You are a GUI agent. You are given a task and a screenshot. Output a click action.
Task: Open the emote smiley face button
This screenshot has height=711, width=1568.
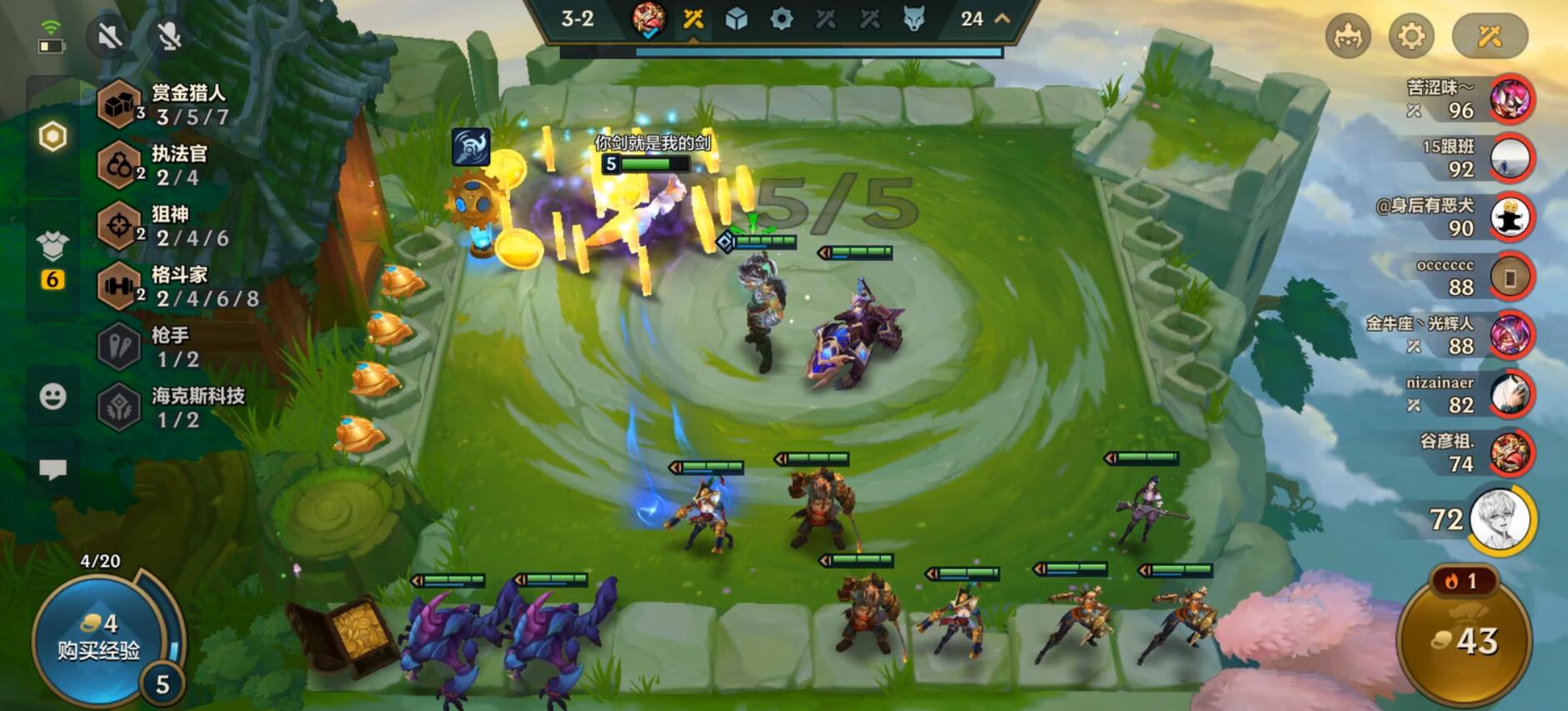tap(52, 396)
